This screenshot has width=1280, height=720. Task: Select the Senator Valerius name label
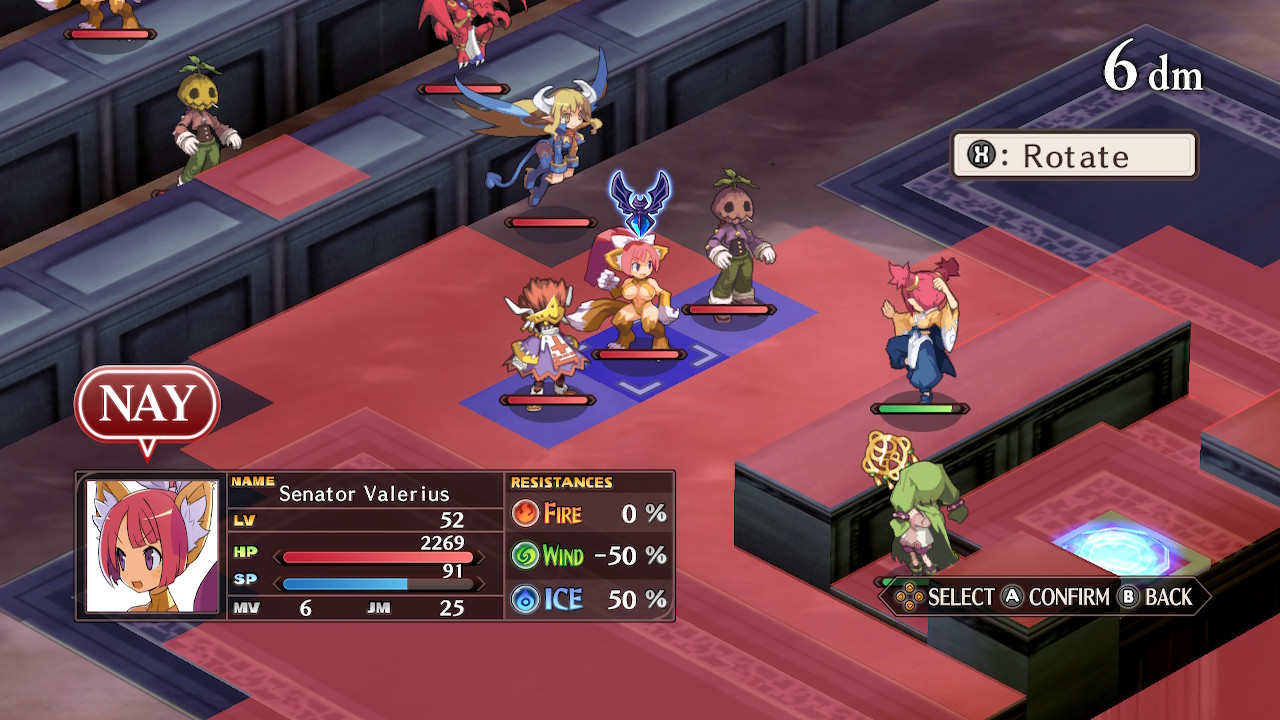(x=366, y=494)
